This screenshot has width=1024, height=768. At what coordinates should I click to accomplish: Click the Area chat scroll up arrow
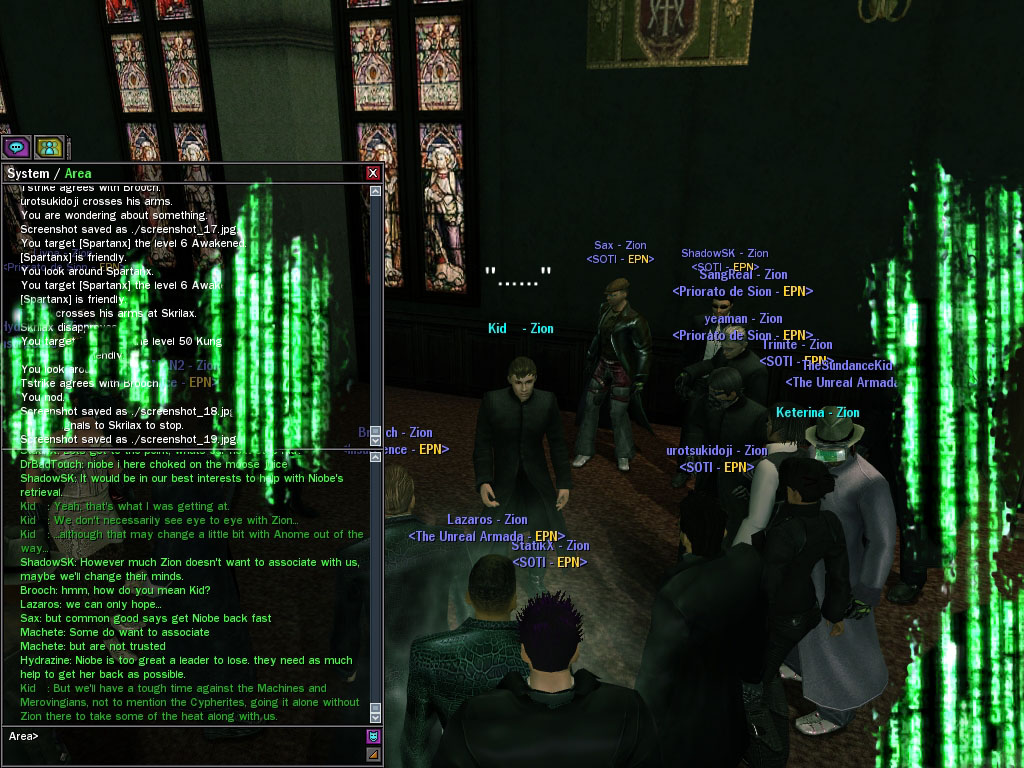(376, 456)
